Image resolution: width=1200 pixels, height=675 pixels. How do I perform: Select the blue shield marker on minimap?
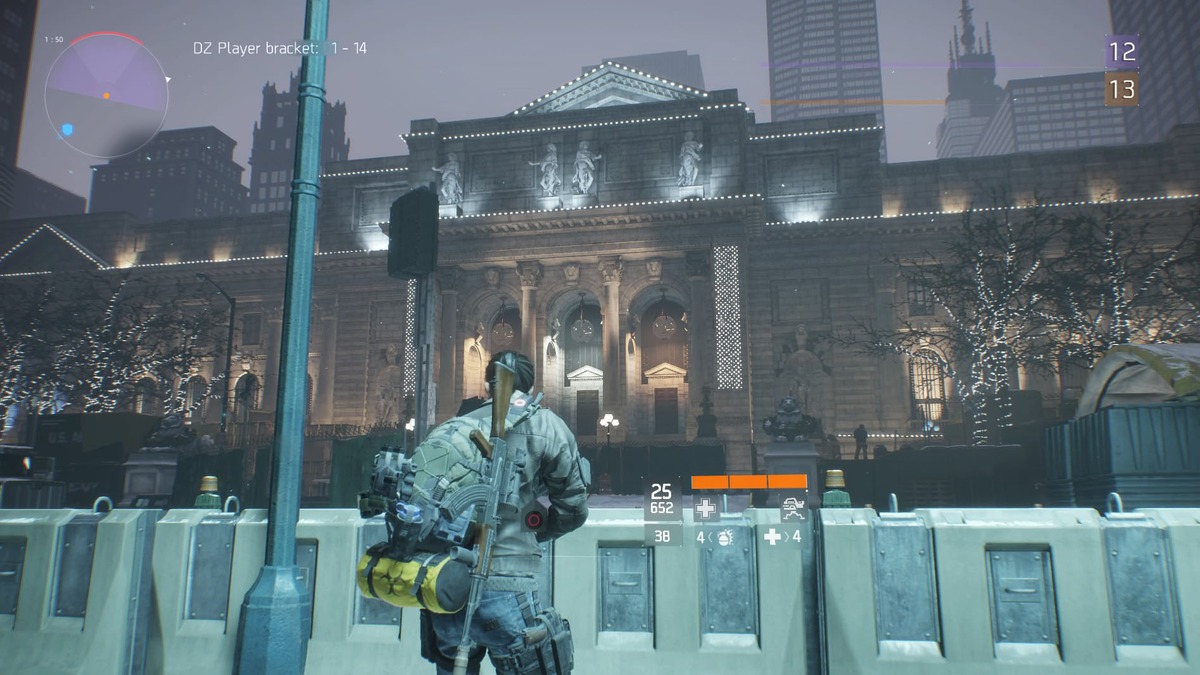67,129
